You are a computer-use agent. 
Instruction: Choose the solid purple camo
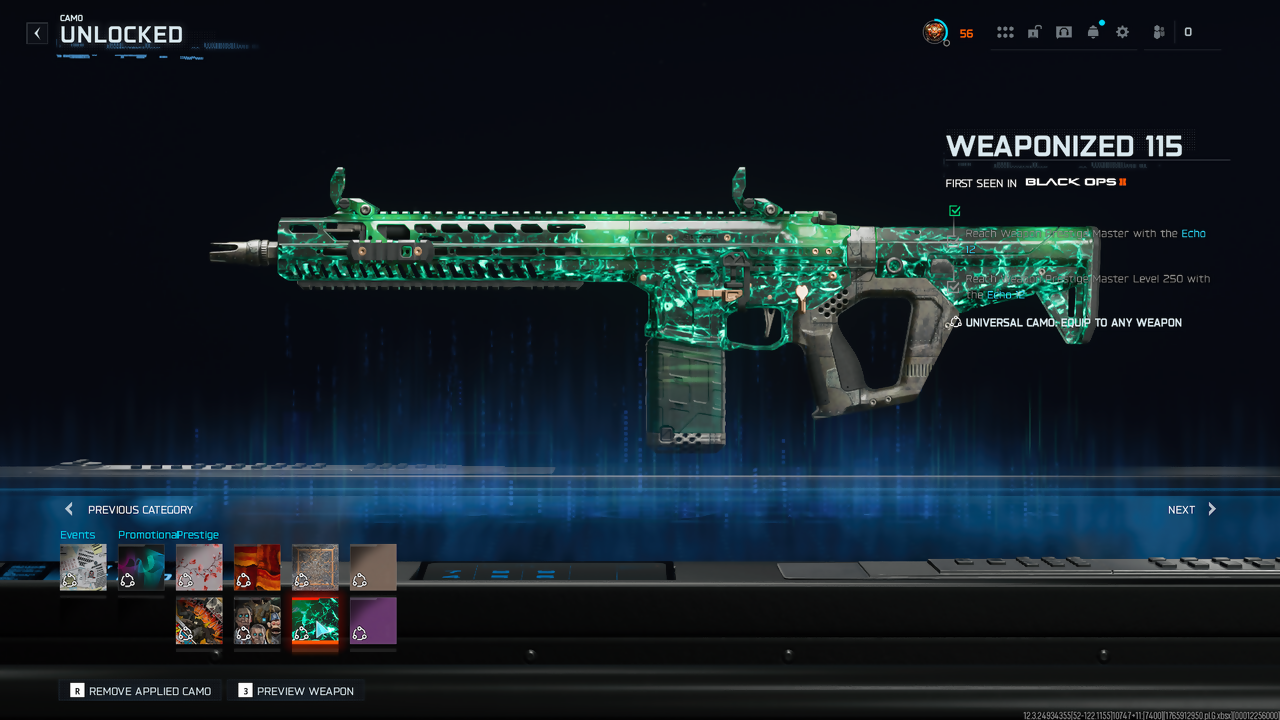tap(373, 621)
